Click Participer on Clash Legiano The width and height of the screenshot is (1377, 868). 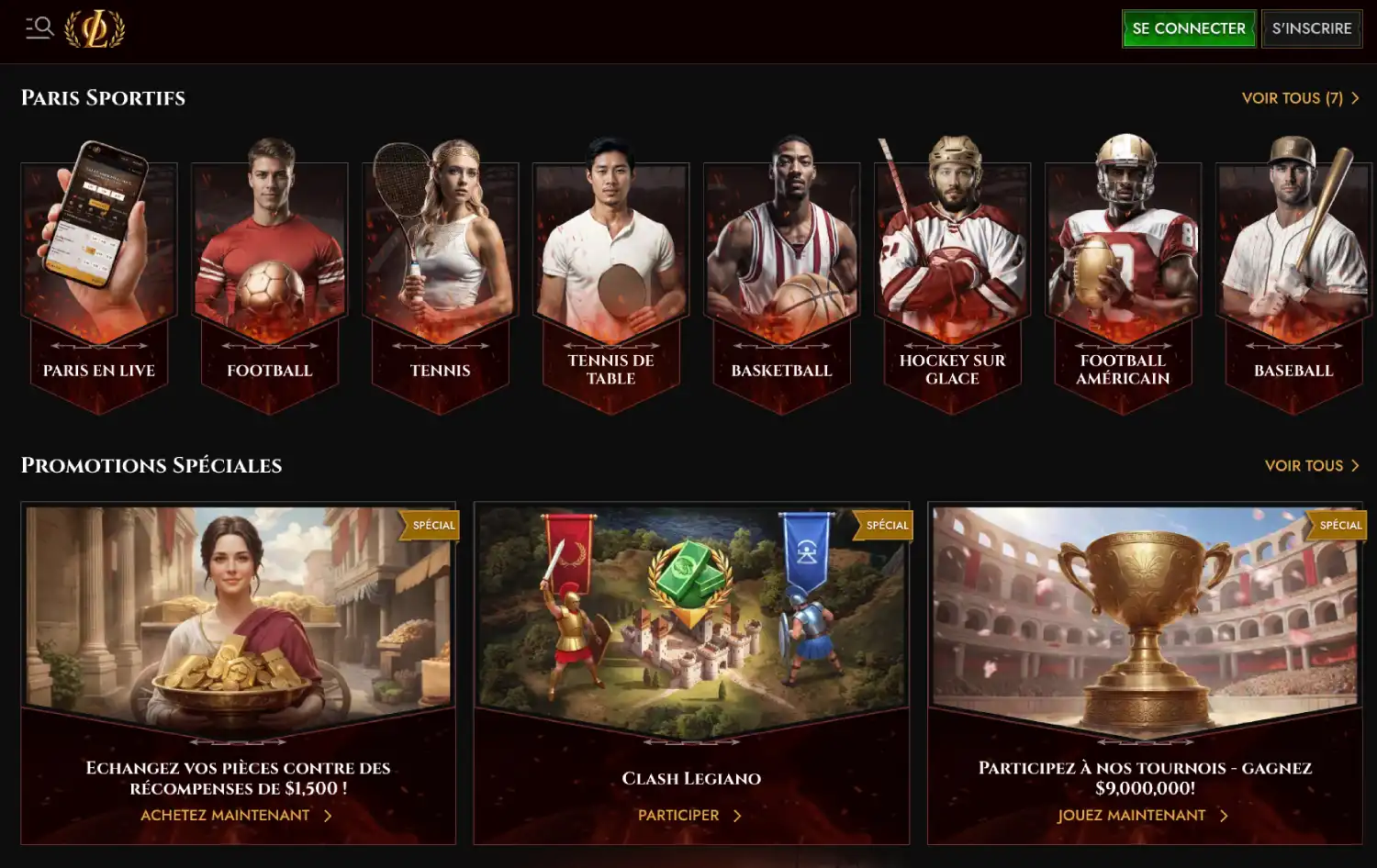(x=689, y=815)
